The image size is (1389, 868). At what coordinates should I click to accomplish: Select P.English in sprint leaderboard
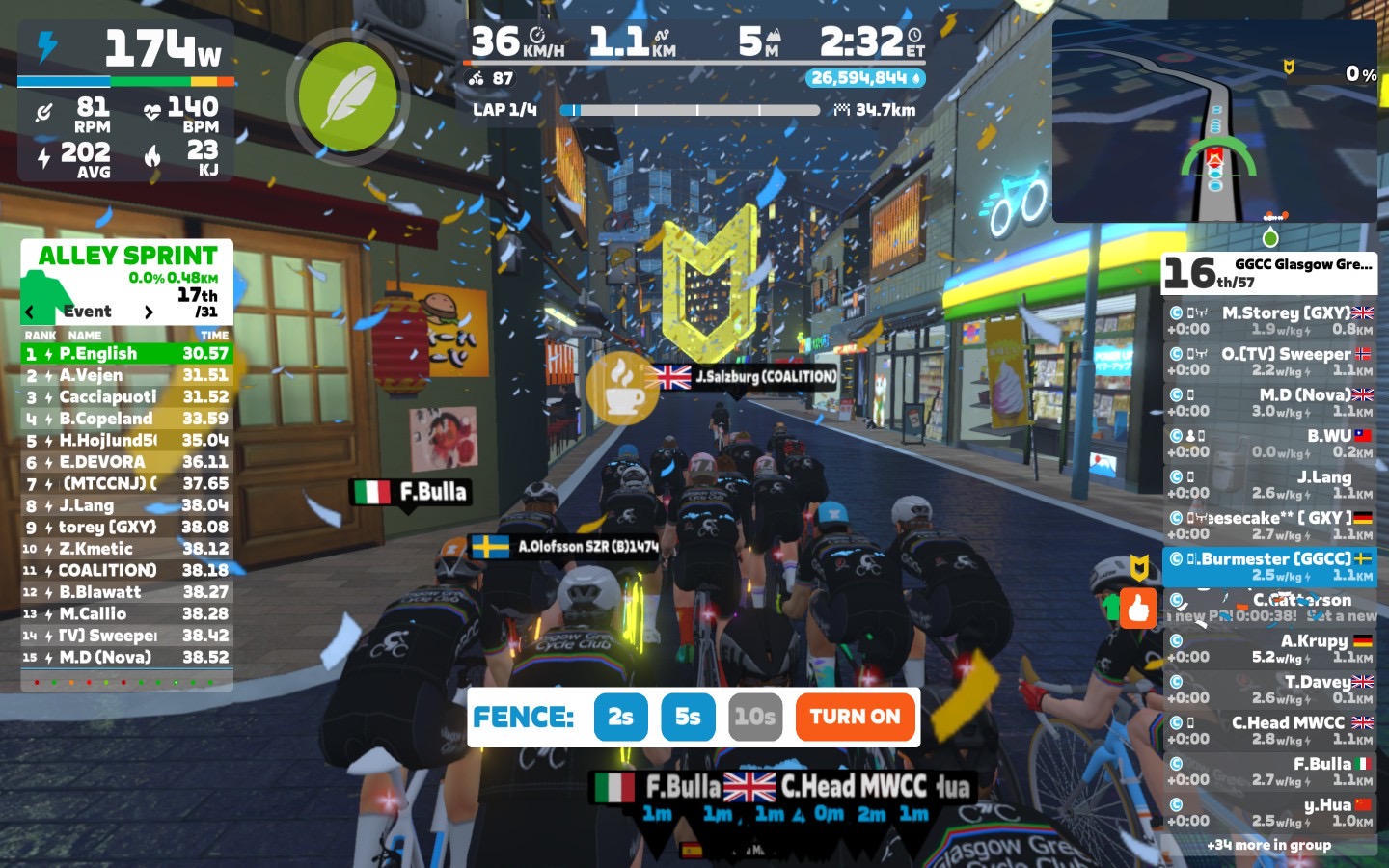coord(126,354)
